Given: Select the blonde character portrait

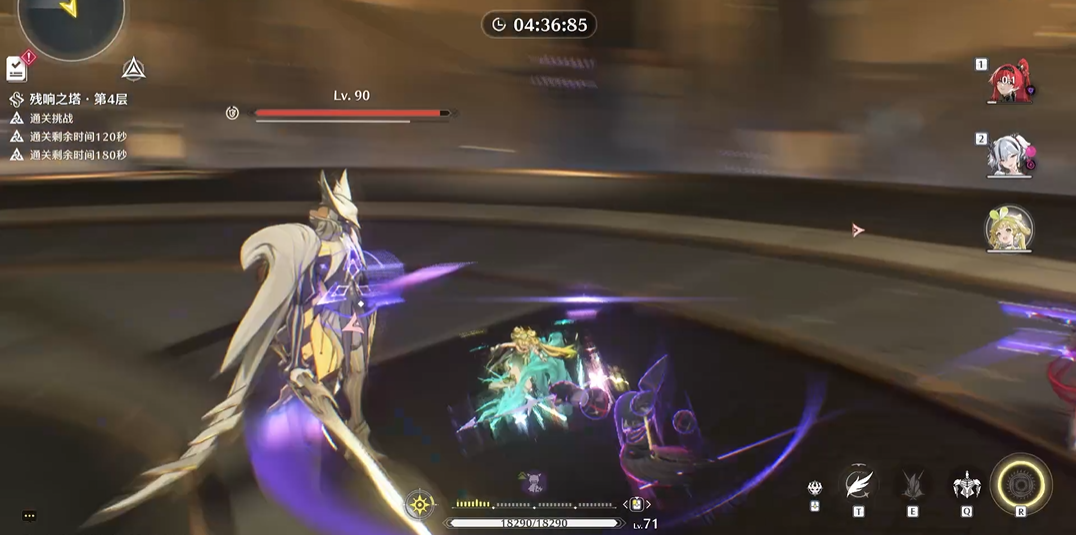Looking at the screenshot, I should point(1009,229).
